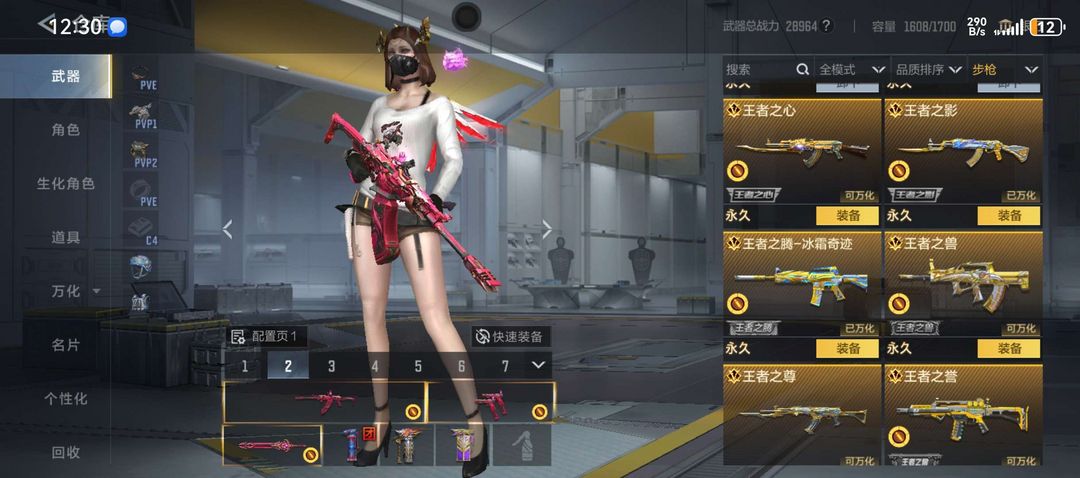1080x478 pixels.
Task: Select the 道具 items menu
Action: click(66, 238)
